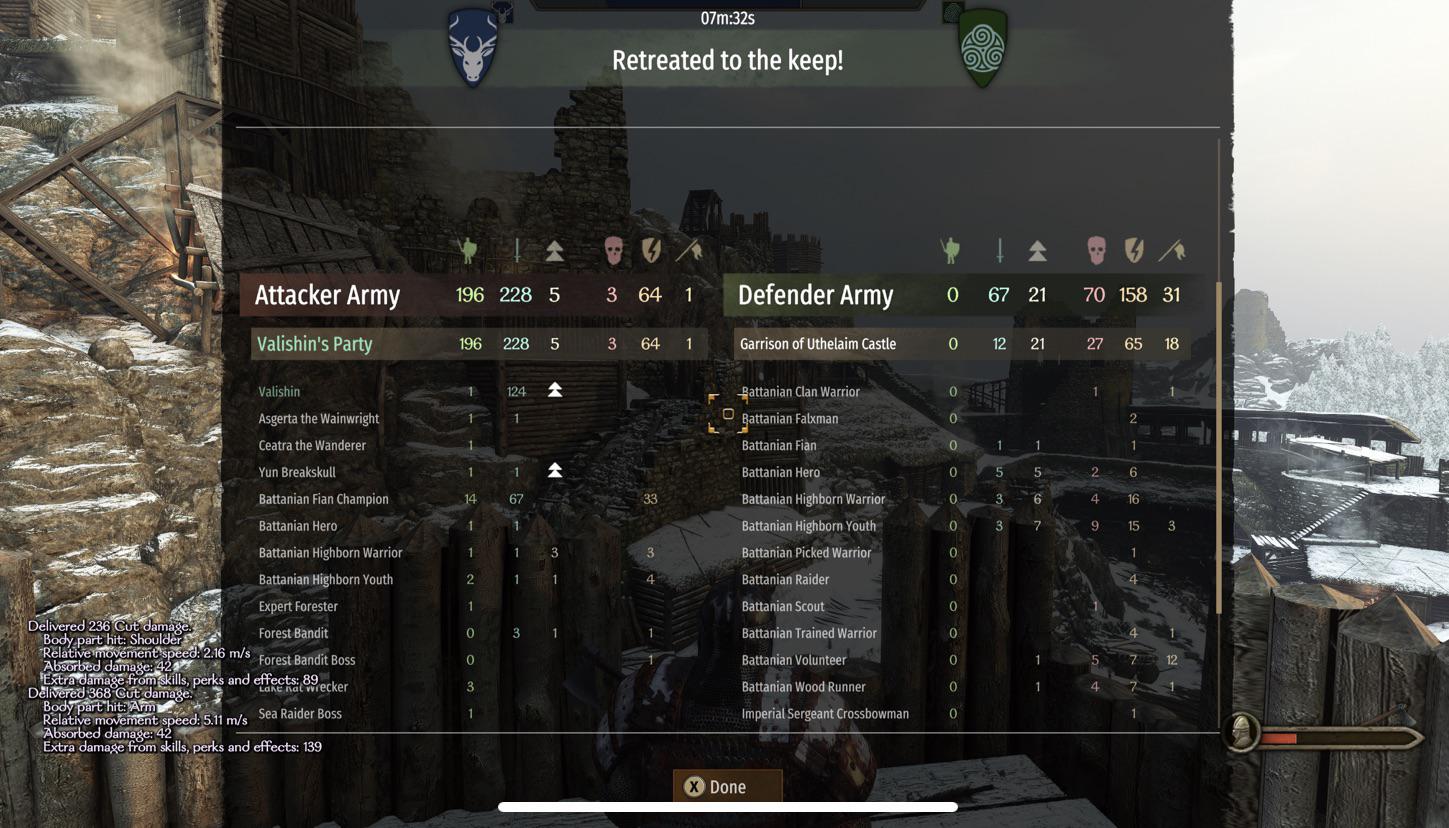Click the sword kills column icon for the attackers
Screen dimensions: 1449x828
click(x=517, y=250)
